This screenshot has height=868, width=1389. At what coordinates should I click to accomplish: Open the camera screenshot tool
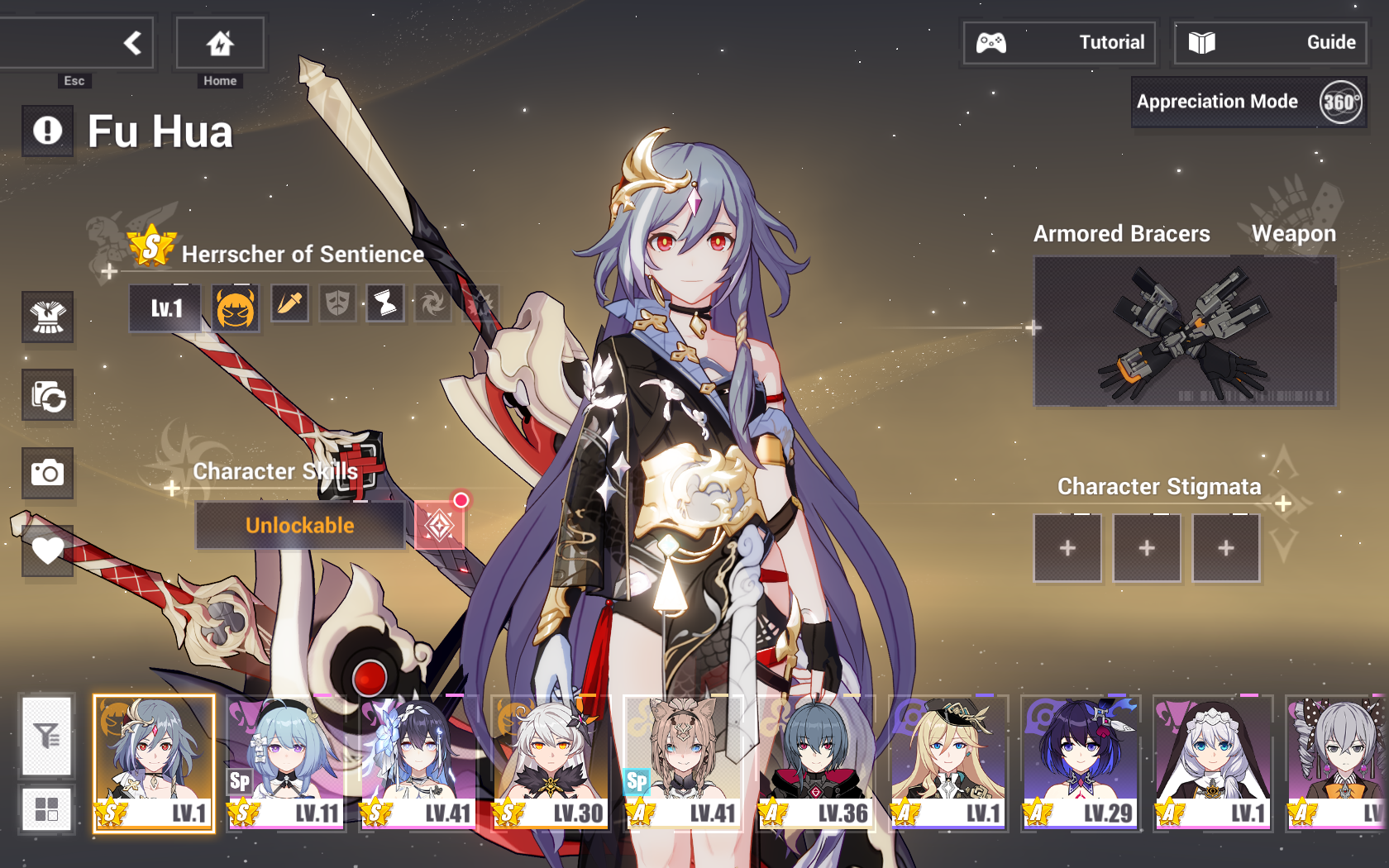click(48, 474)
